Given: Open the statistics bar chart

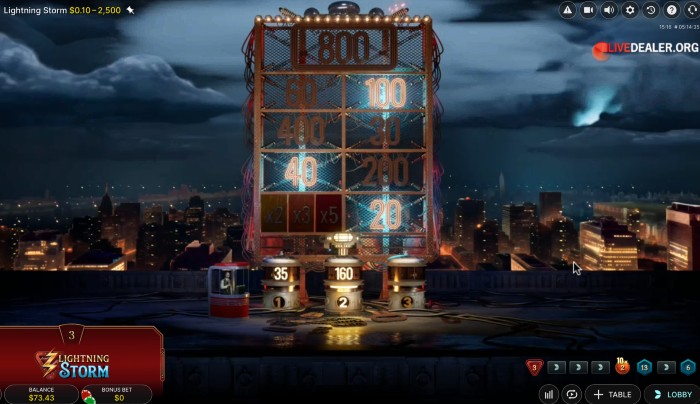Looking at the screenshot, I should point(550,394).
